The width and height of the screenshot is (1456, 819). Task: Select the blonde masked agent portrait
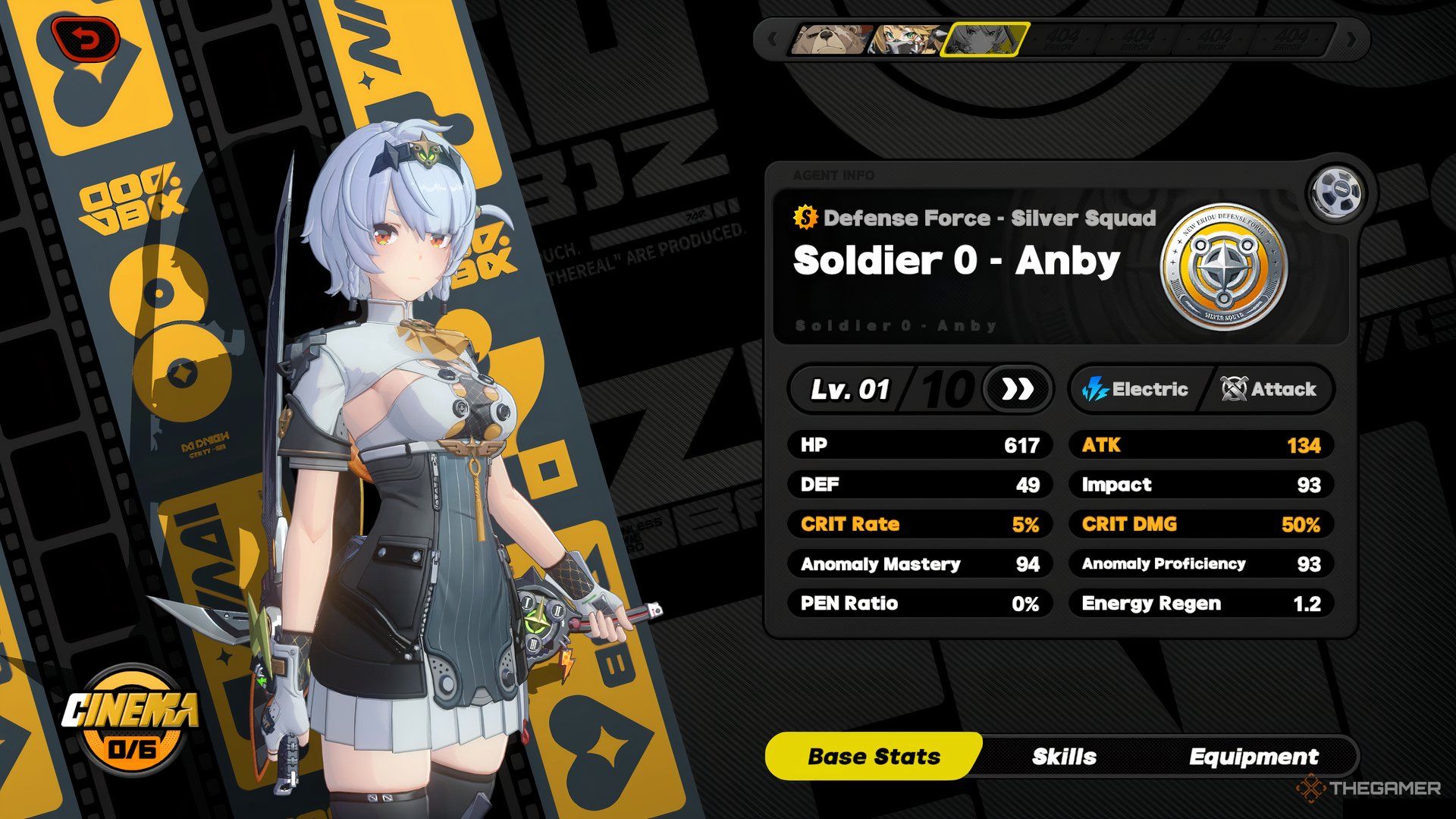tap(906, 39)
